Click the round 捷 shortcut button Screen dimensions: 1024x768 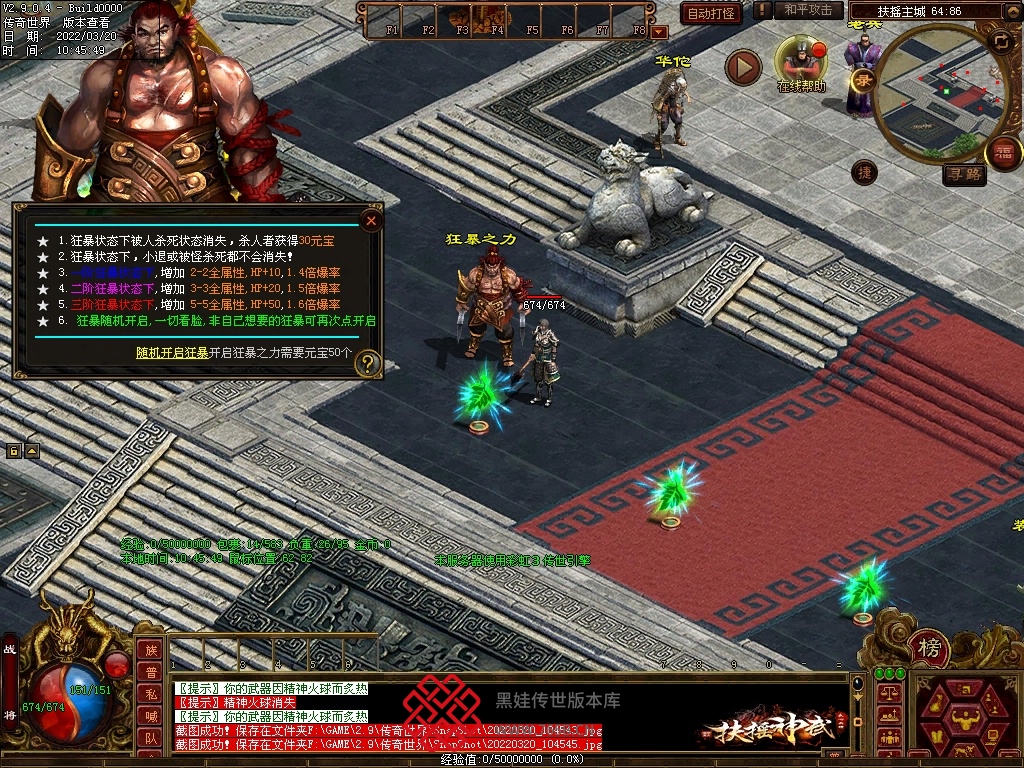point(864,172)
